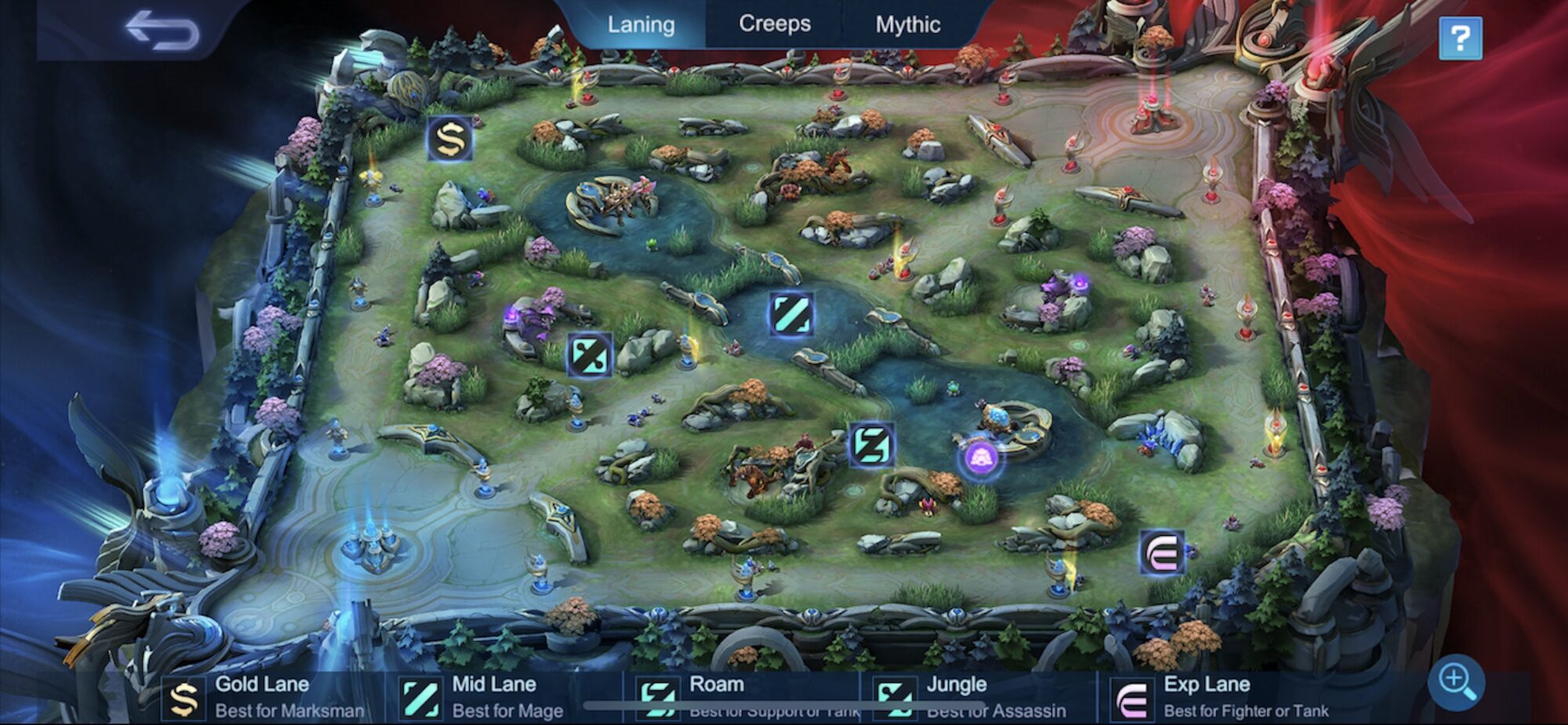Select the Laning tab
Screen dimensions: 1568x725
click(641, 24)
